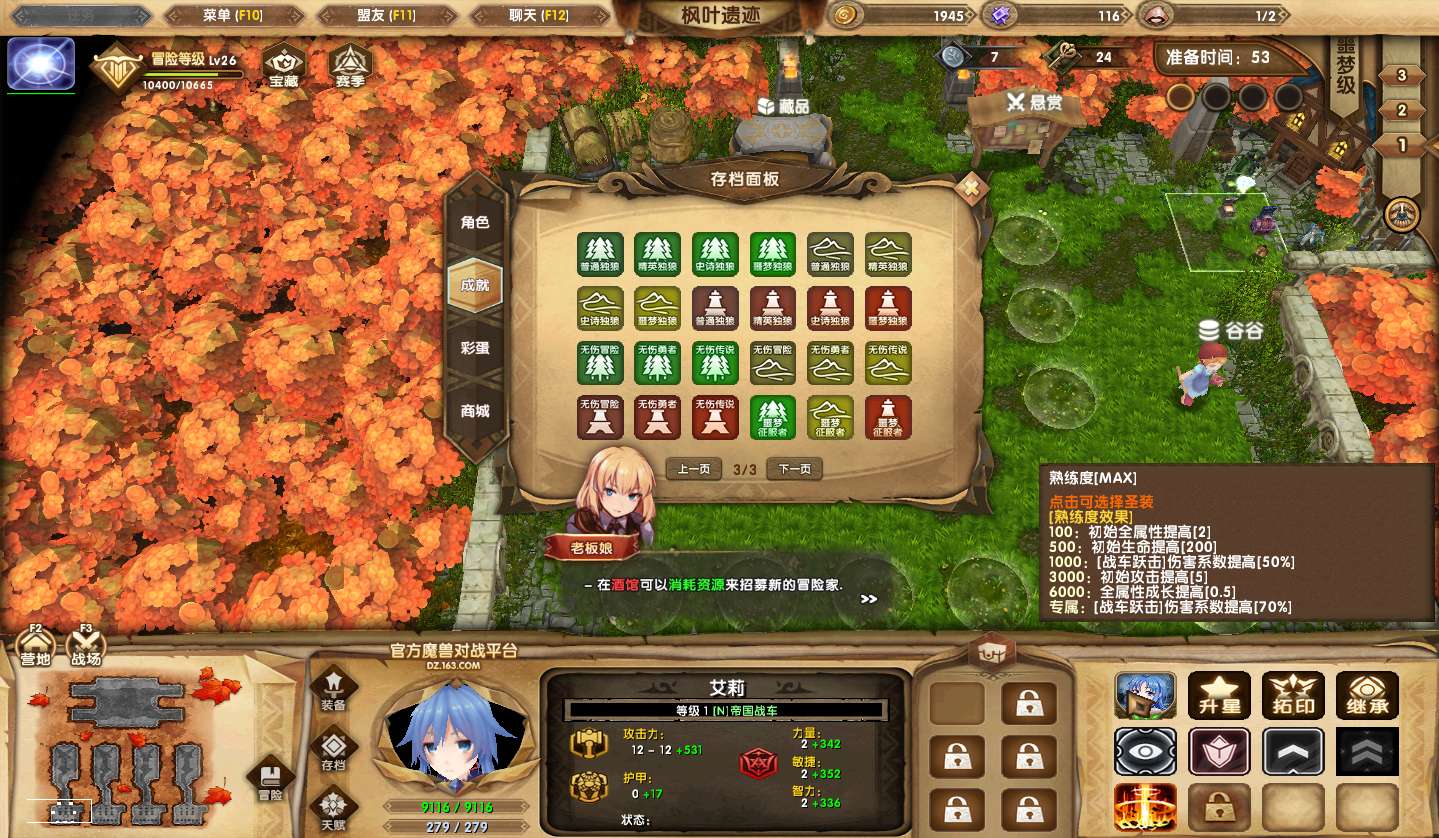Open the 天赋 talent button
This screenshot has width=1439, height=838.
[333, 810]
